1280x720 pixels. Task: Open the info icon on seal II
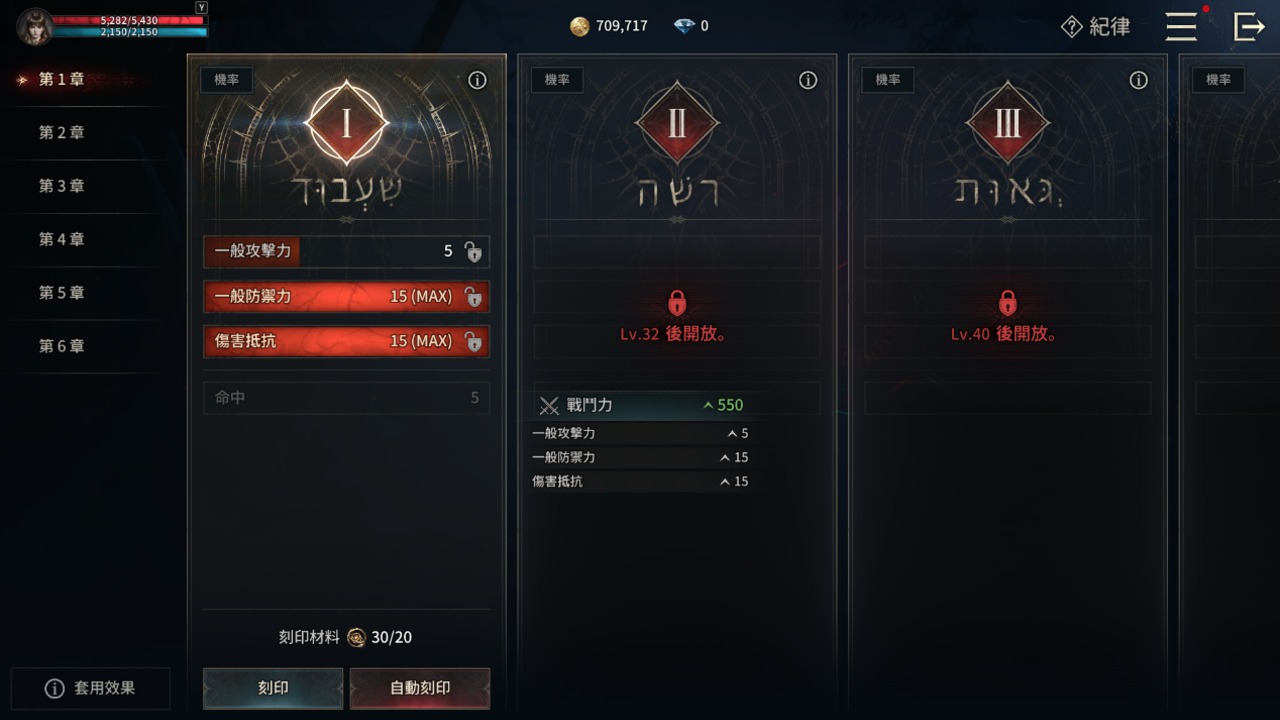point(808,81)
